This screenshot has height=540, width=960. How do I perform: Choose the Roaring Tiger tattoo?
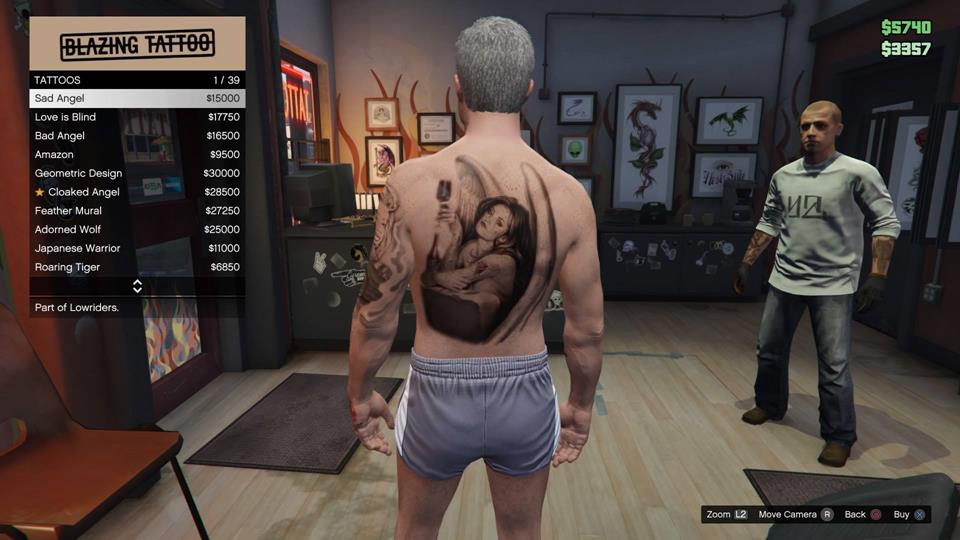pyautogui.click(x=137, y=267)
